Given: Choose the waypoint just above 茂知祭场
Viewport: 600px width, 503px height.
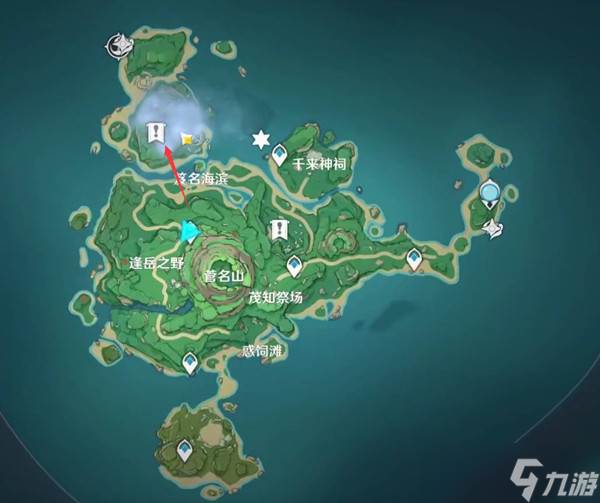Looking at the screenshot, I should [295, 265].
